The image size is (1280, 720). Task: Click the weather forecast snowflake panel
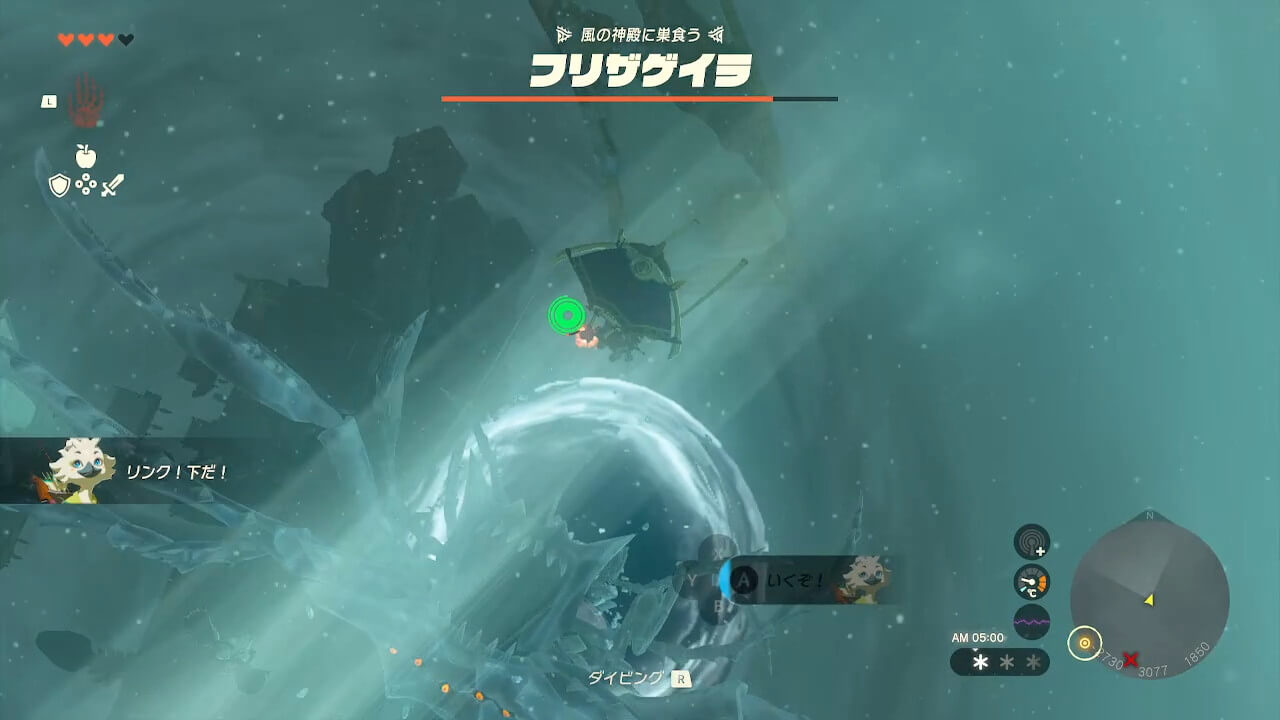999,662
